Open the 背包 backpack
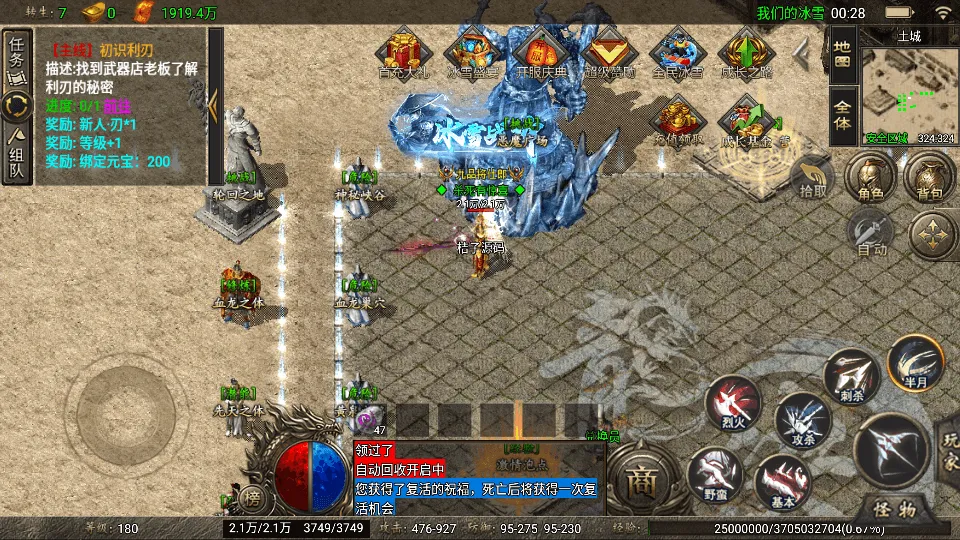The image size is (960, 540). [x=929, y=180]
